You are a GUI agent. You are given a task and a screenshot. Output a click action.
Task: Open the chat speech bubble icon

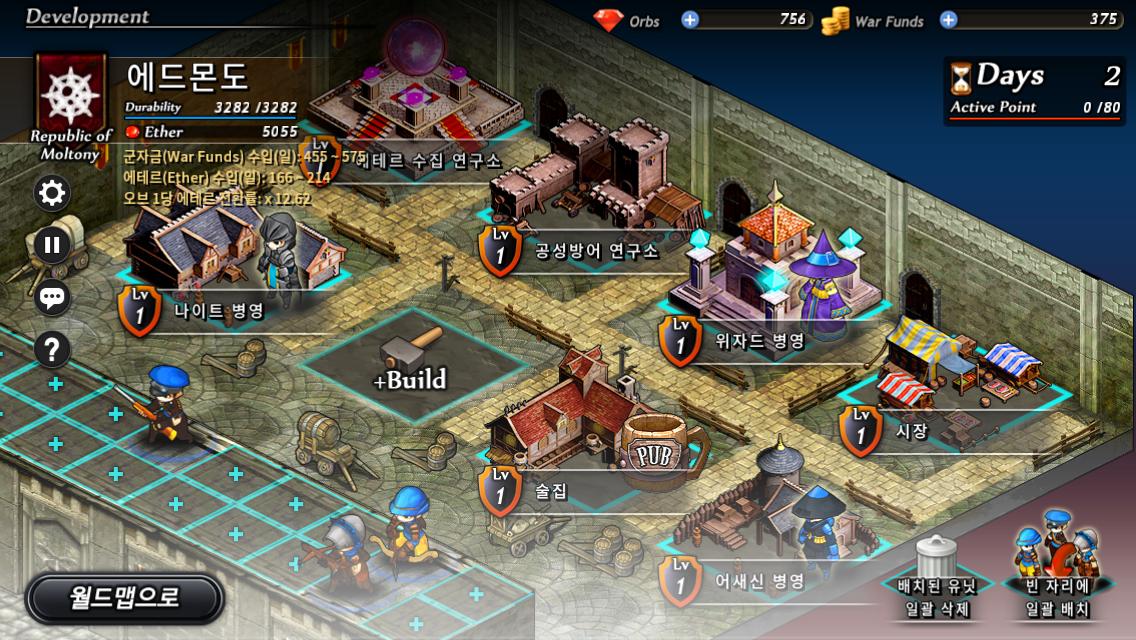click(x=52, y=297)
